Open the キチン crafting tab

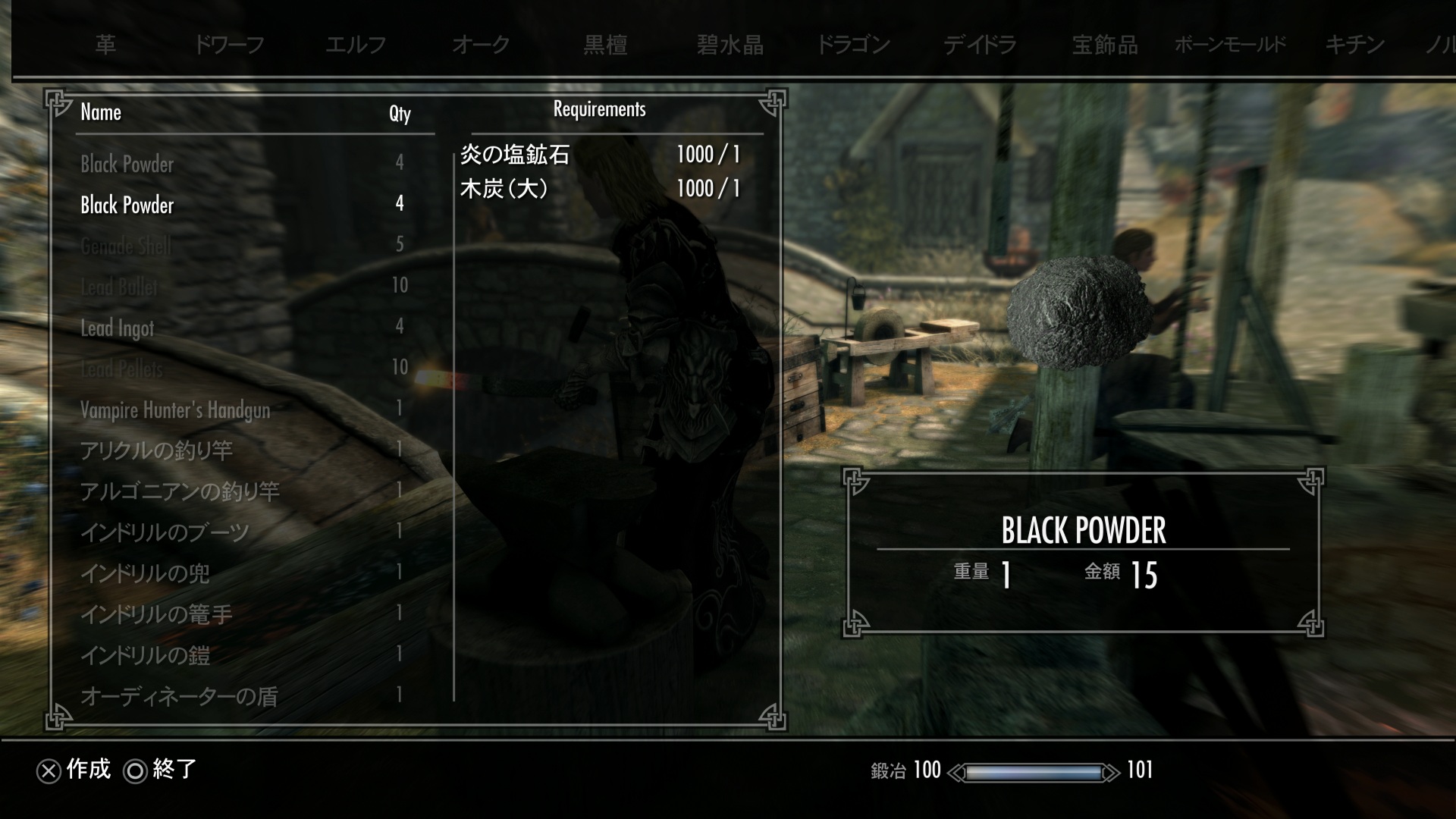coord(1355,45)
